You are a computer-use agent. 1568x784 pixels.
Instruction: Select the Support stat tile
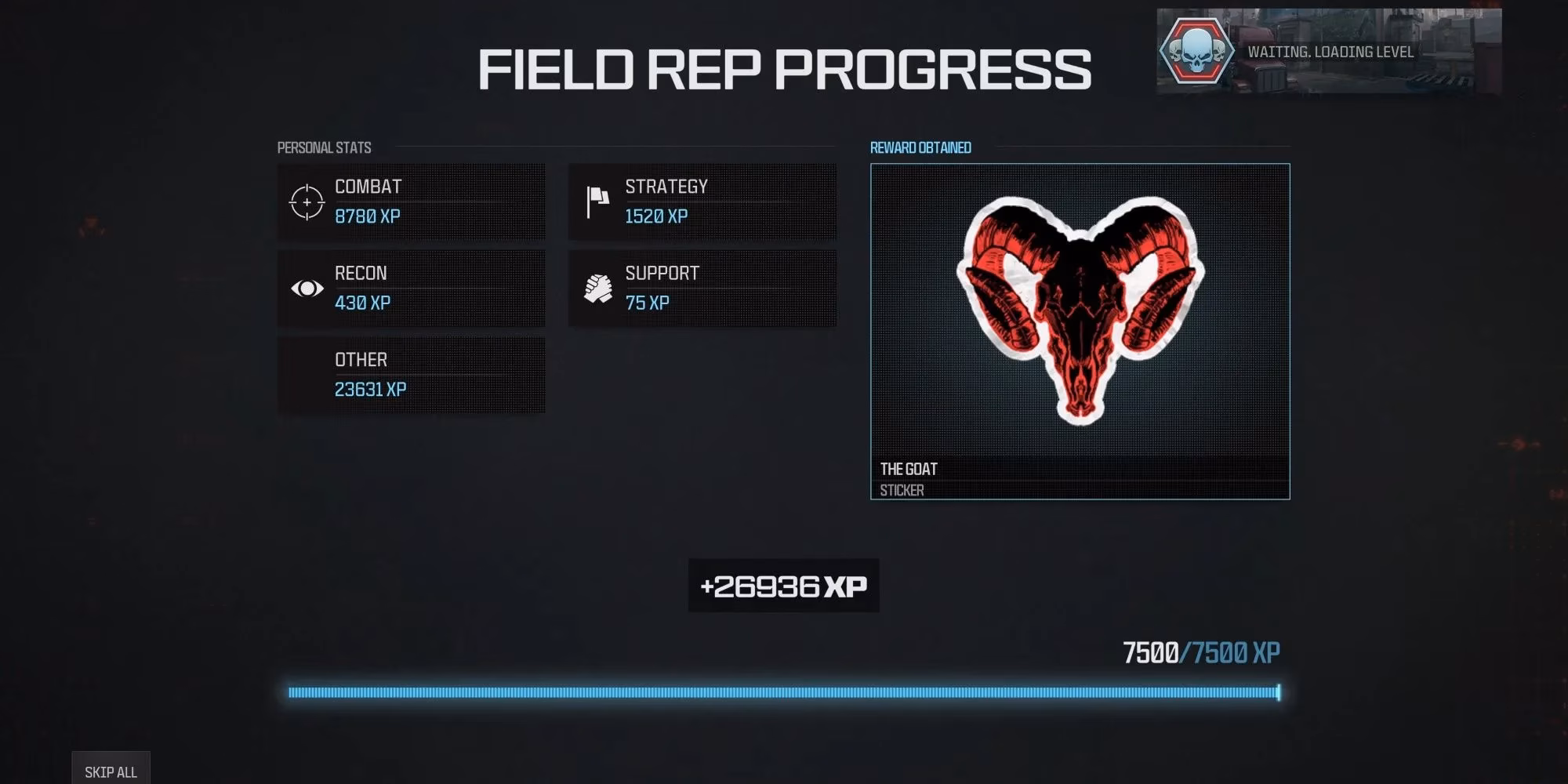(702, 287)
